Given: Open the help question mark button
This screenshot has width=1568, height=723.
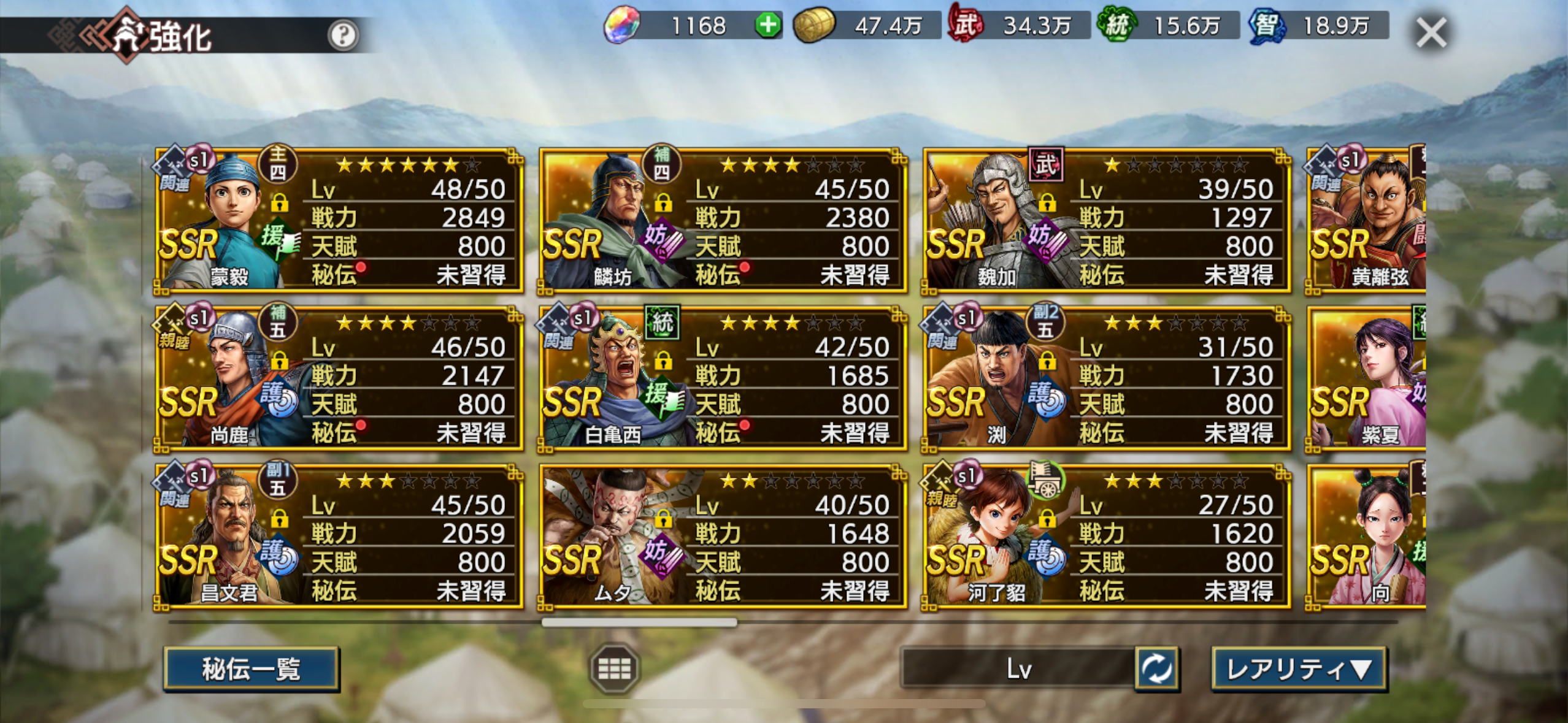Looking at the screenshot, I should 342,35.
